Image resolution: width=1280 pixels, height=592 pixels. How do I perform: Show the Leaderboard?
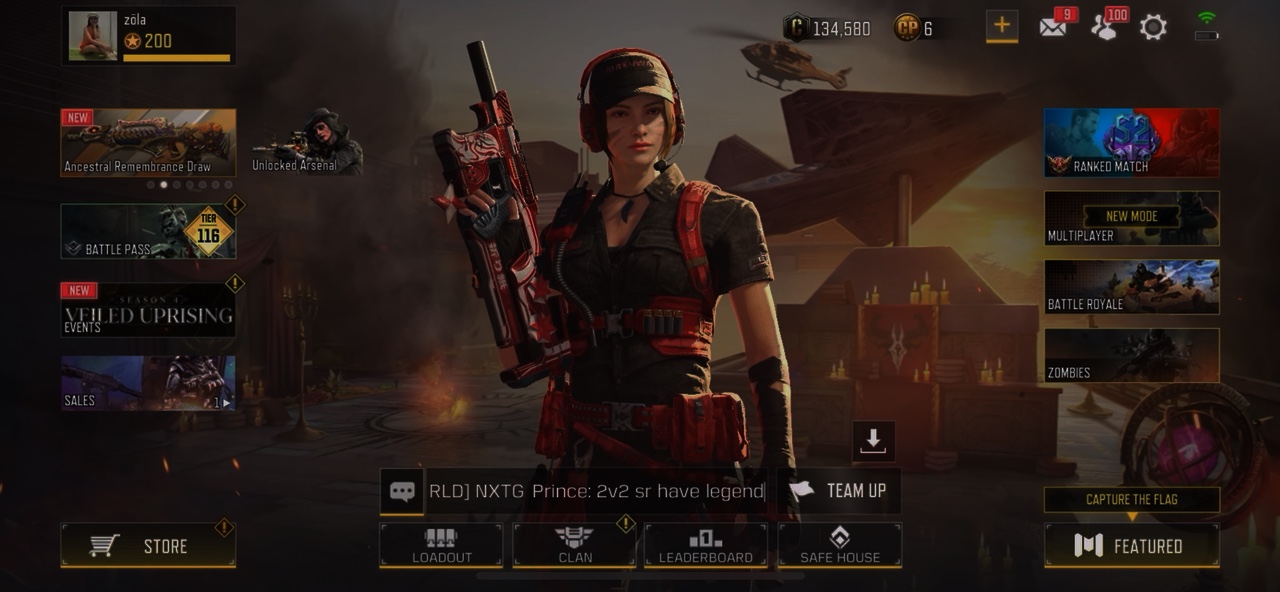[x=705, y=545]
